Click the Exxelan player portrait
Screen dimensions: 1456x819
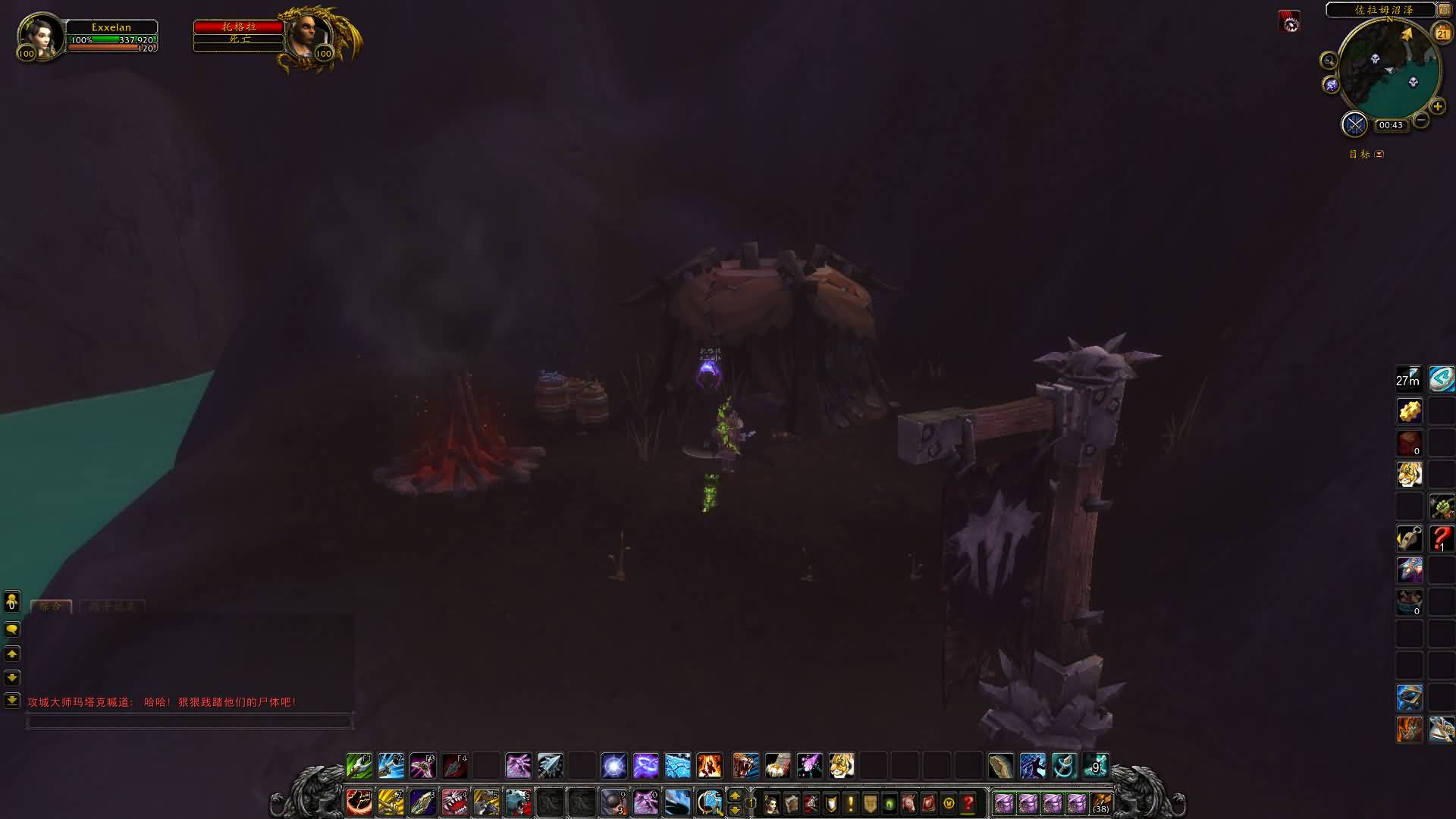coord(39,35)
